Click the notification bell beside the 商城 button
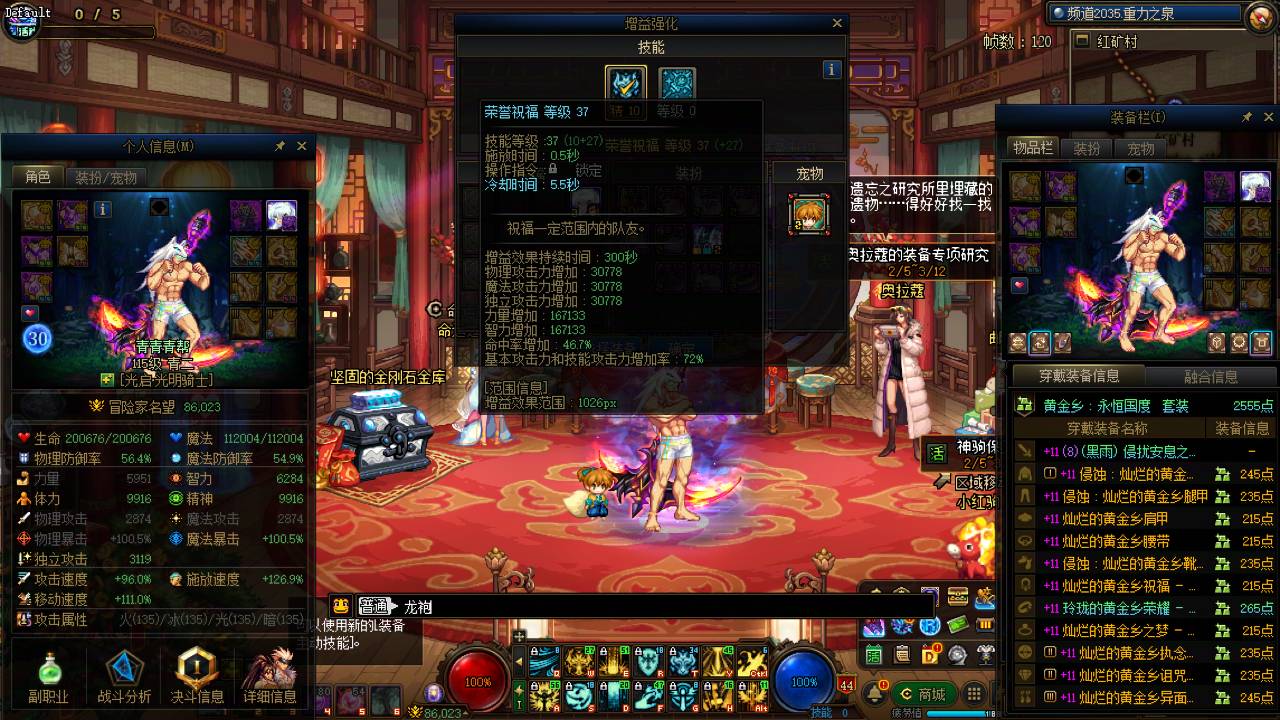1280x720 pixels. [874, 692]
